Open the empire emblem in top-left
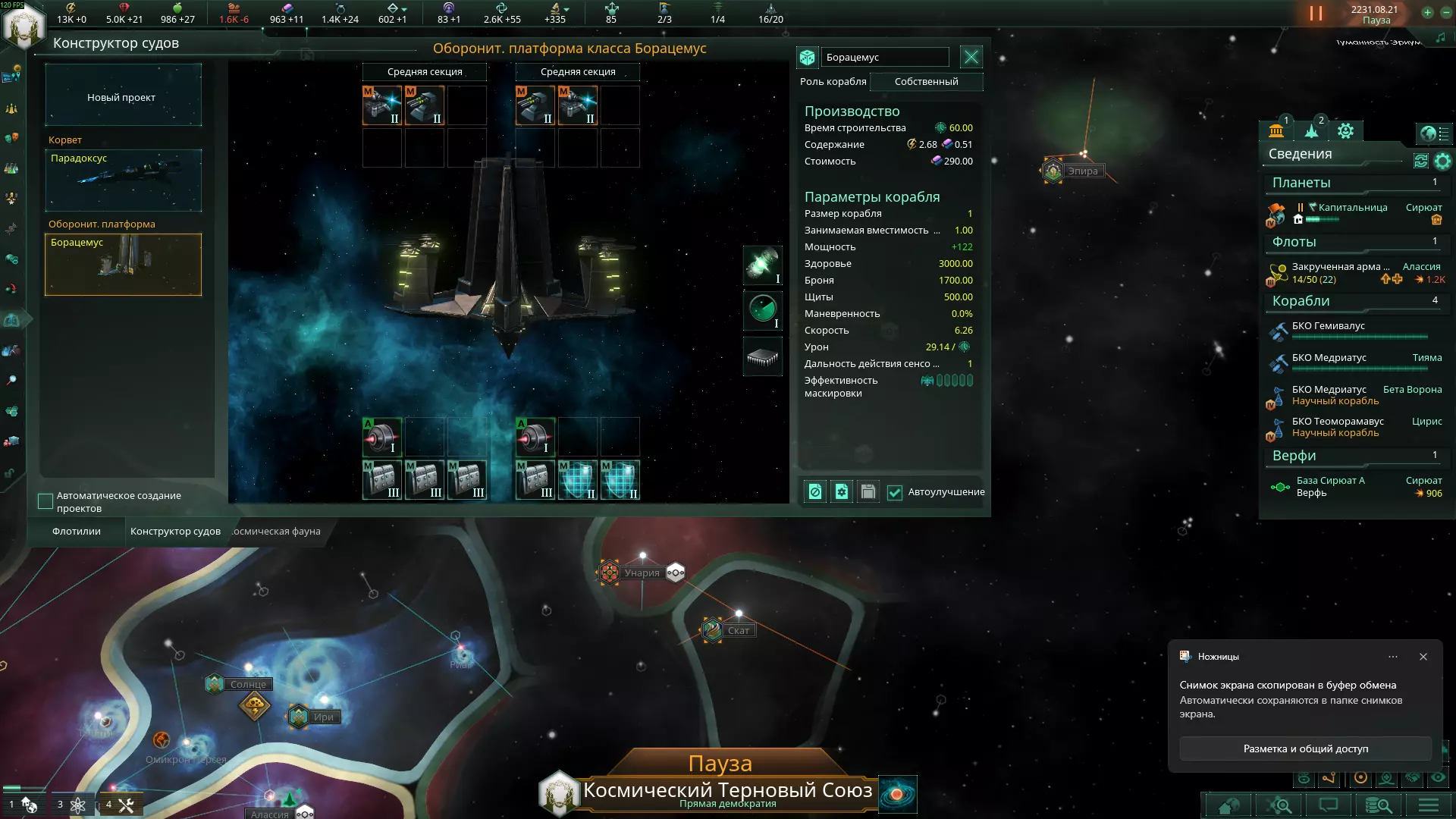 (x=24, y=27)
